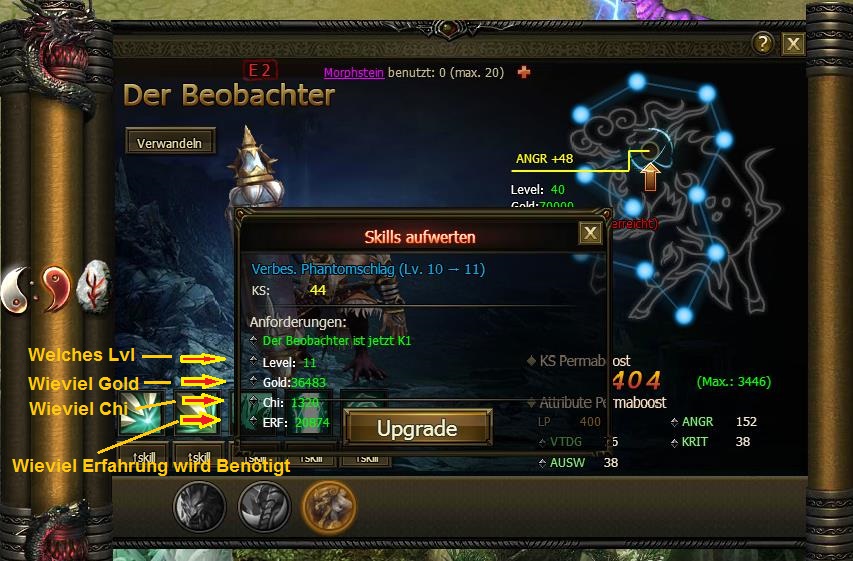Select the leftmost green slash skill icon
This screenshot has width=853, height=561.
click(x=138, y=413)
